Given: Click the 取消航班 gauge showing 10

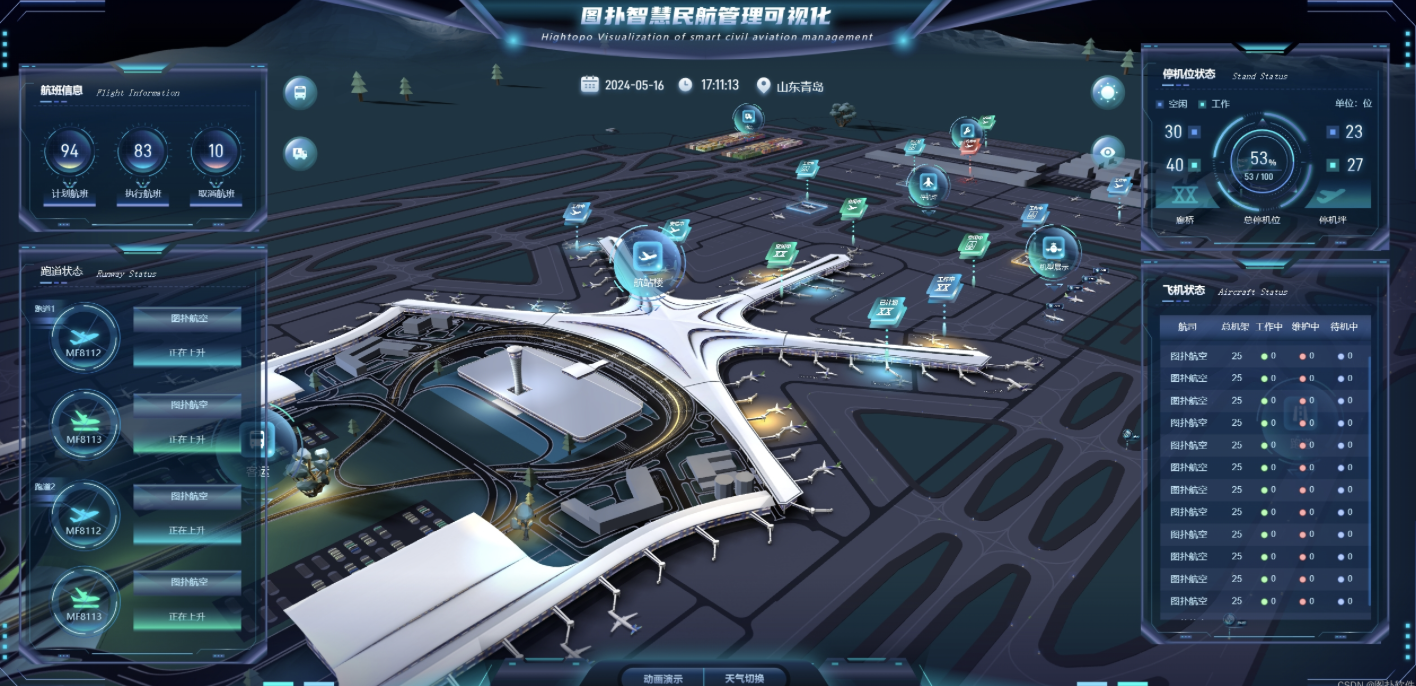Looking at the screenshot, I should 216,153.
